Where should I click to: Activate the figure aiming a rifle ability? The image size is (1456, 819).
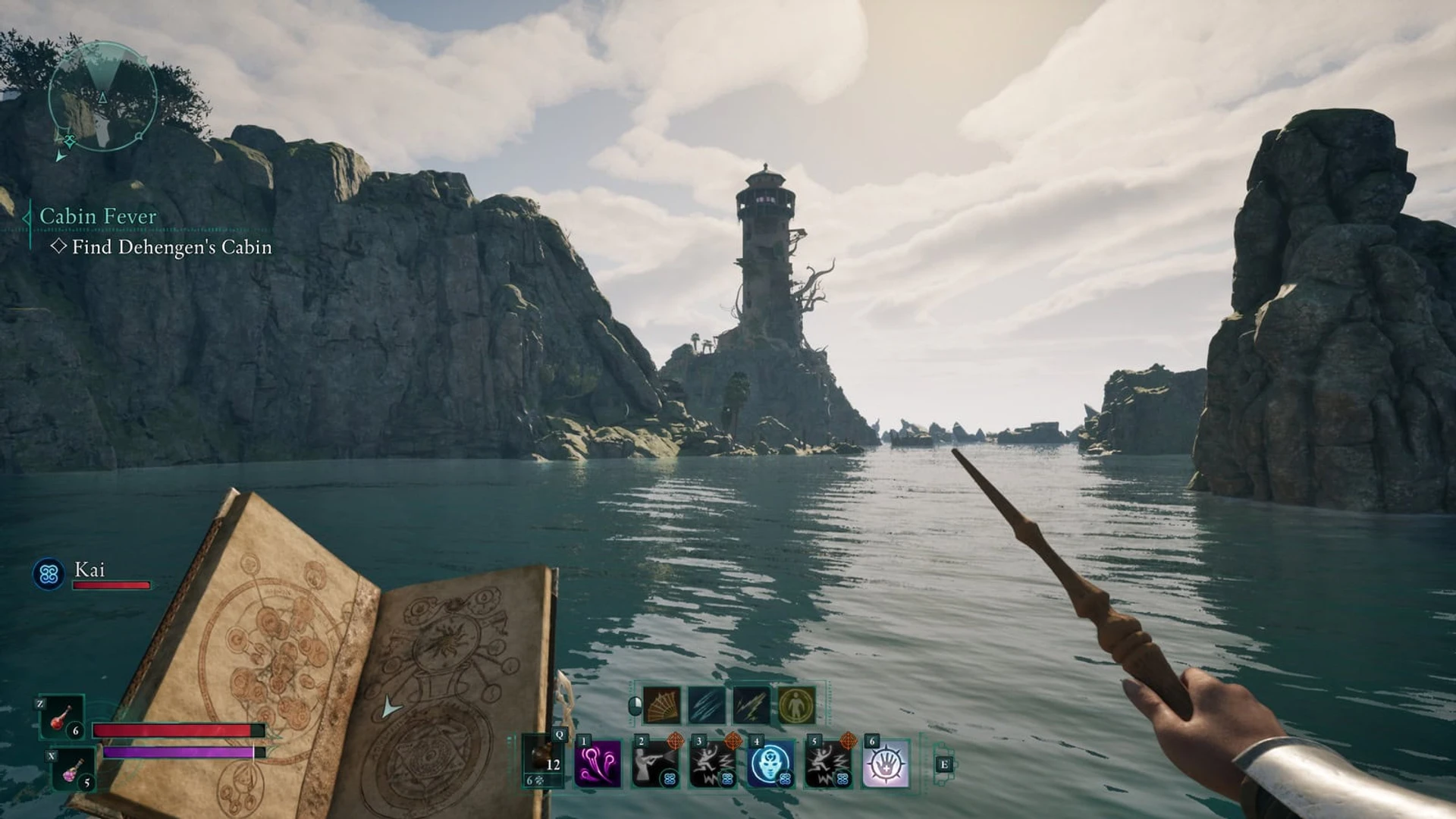tap(656, 764)
